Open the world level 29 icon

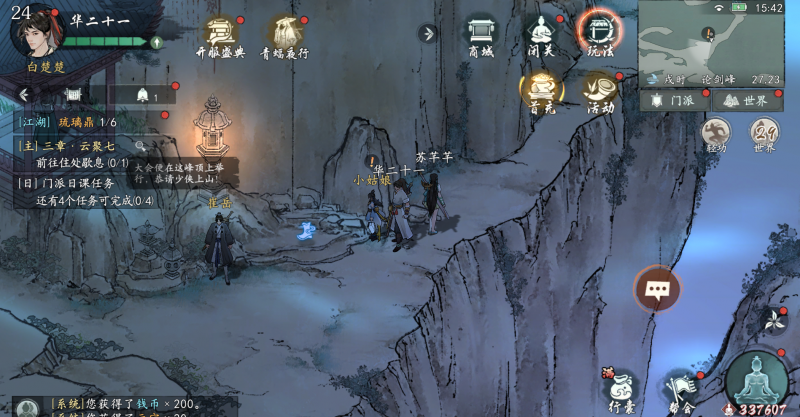[765, 134]
